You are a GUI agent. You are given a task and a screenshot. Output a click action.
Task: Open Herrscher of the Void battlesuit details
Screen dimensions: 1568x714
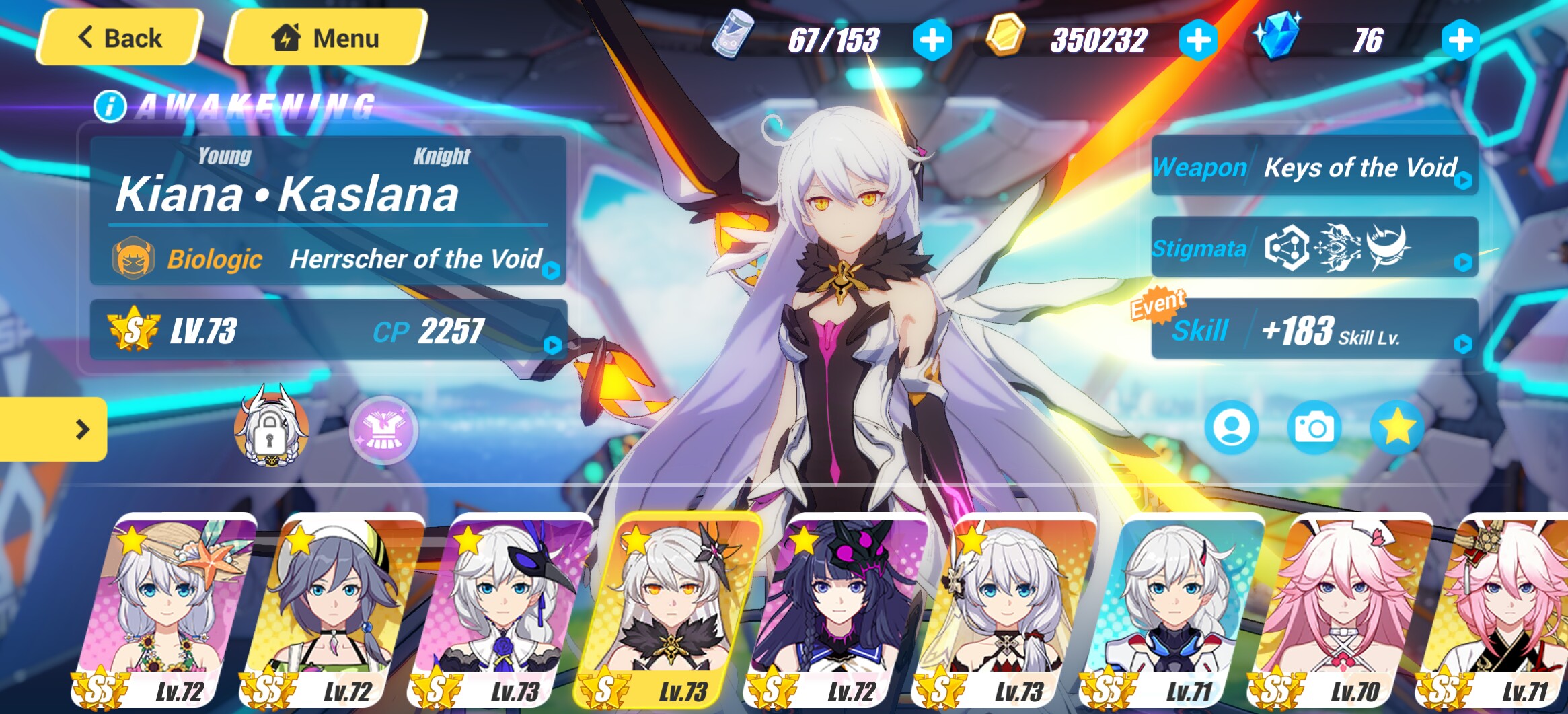[415, 259]
